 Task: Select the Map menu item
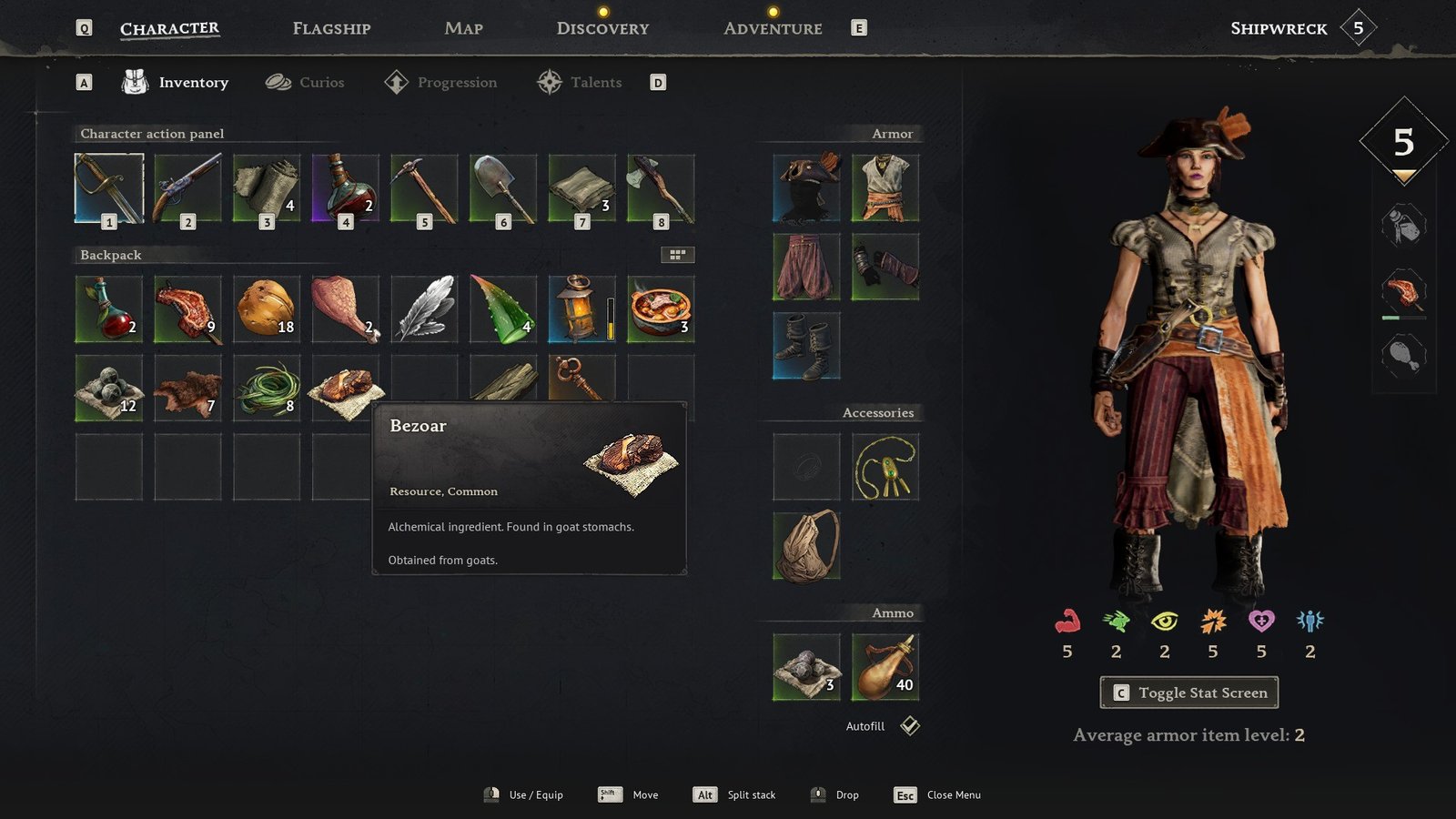point(462,28)
